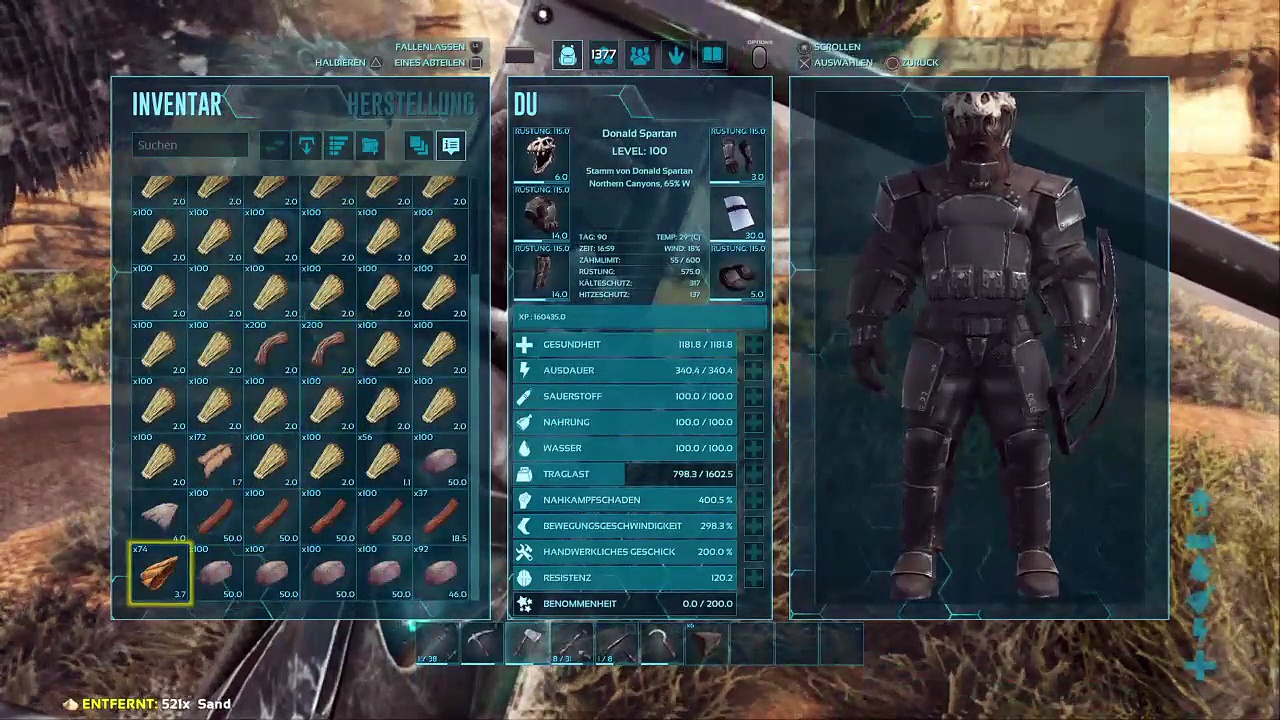
Task: Select the chestpiece armor equipment slot
Action: coord(542,215)
